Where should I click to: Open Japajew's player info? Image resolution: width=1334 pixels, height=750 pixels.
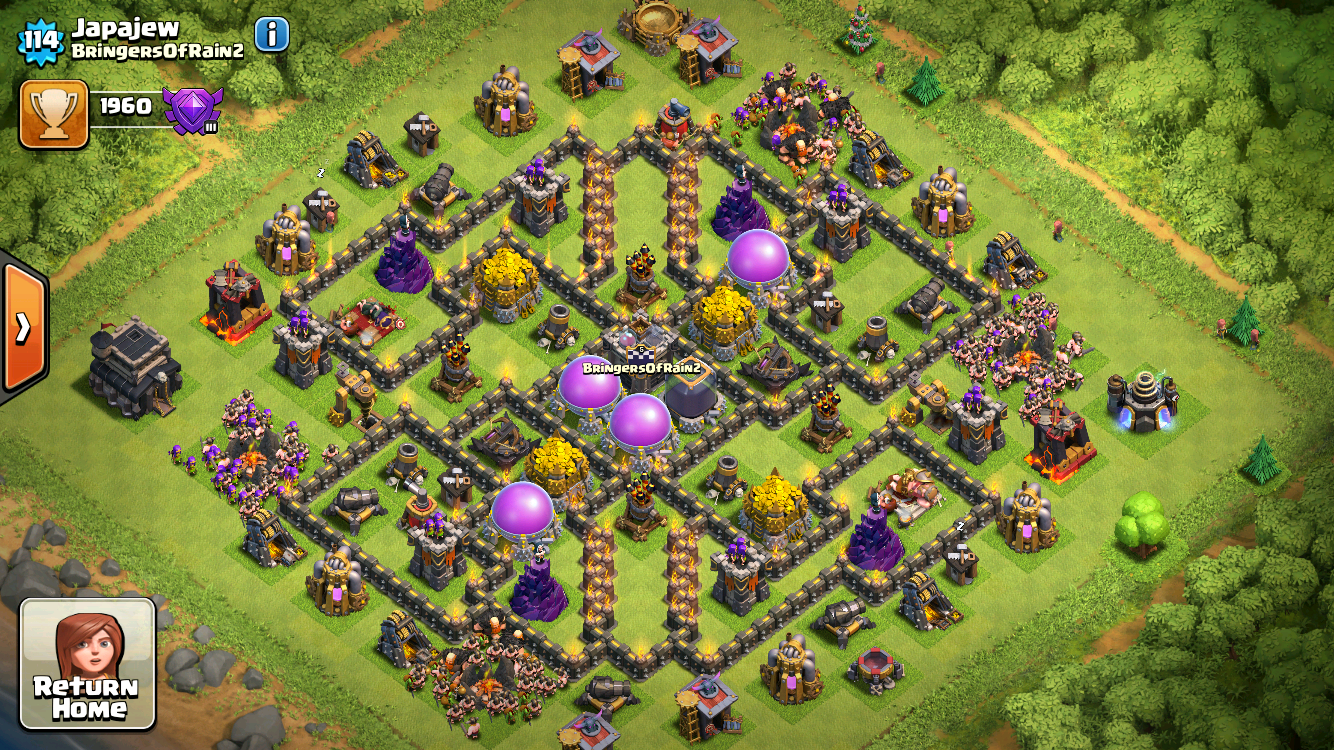[x=272, y=35]
